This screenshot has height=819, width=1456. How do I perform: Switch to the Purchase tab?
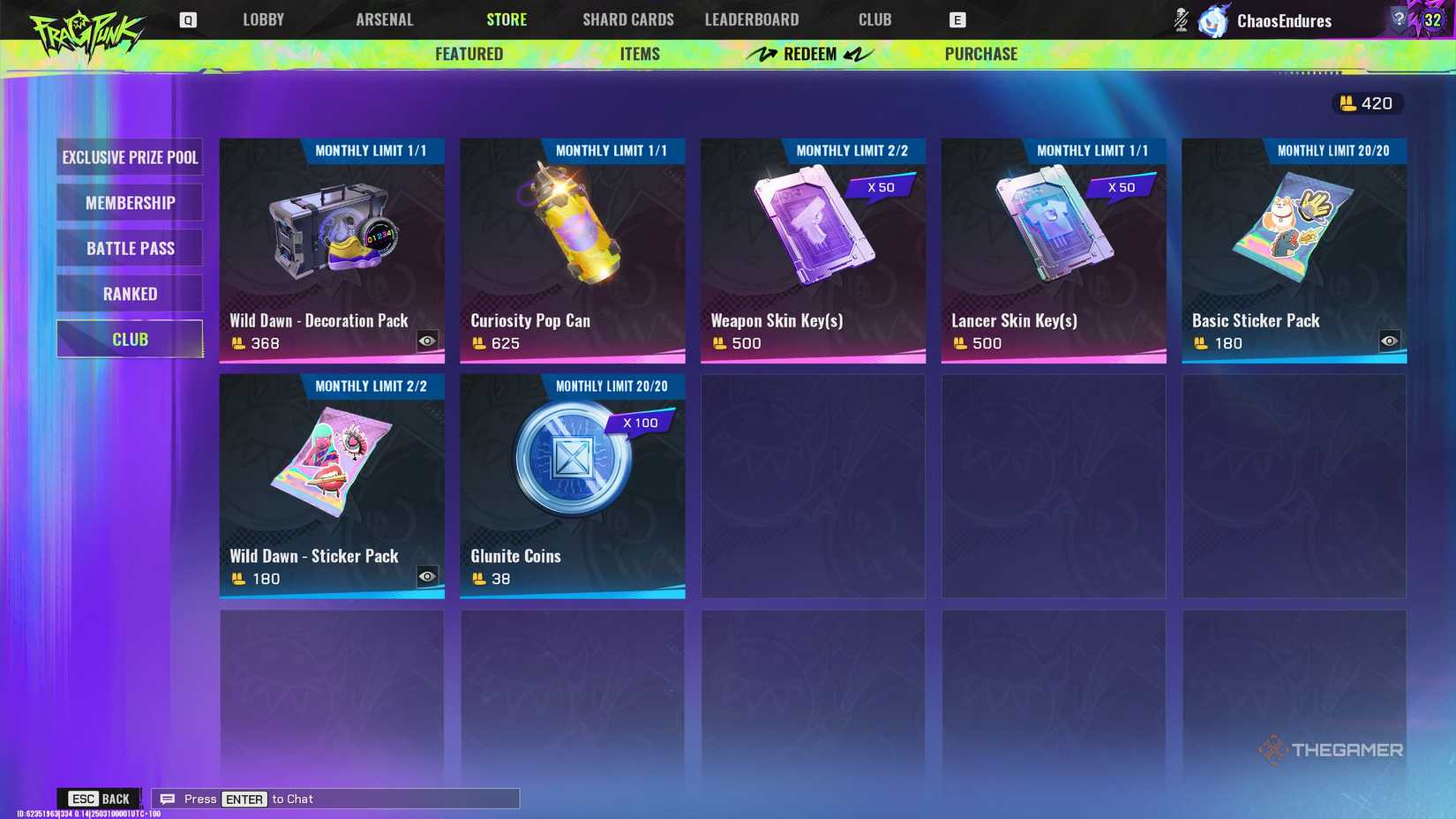pyautogui.click(x=980, y=54)
